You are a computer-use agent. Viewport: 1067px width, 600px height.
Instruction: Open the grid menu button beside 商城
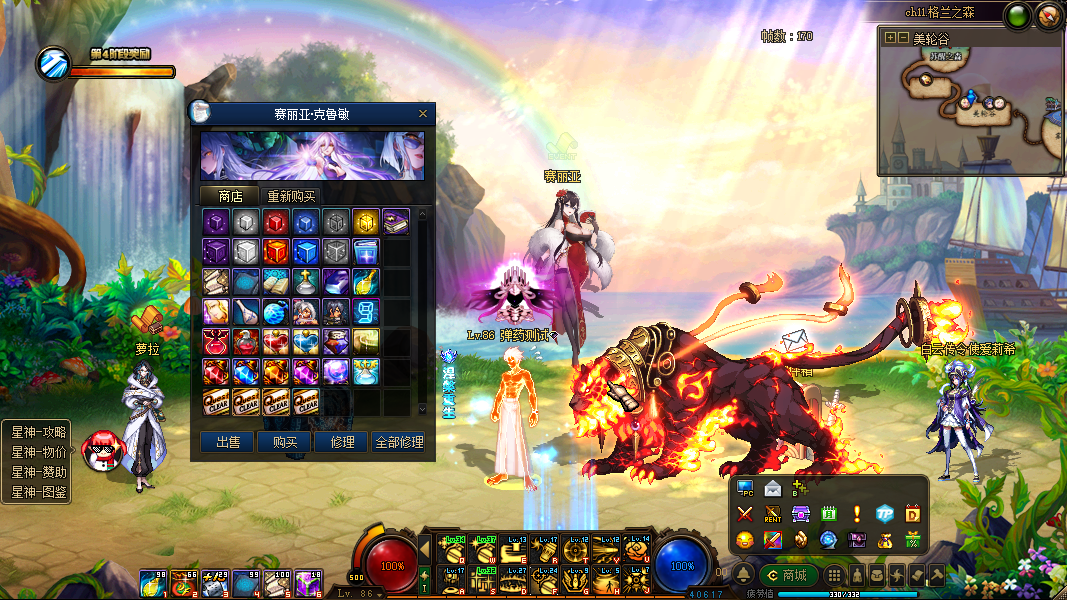834,576
